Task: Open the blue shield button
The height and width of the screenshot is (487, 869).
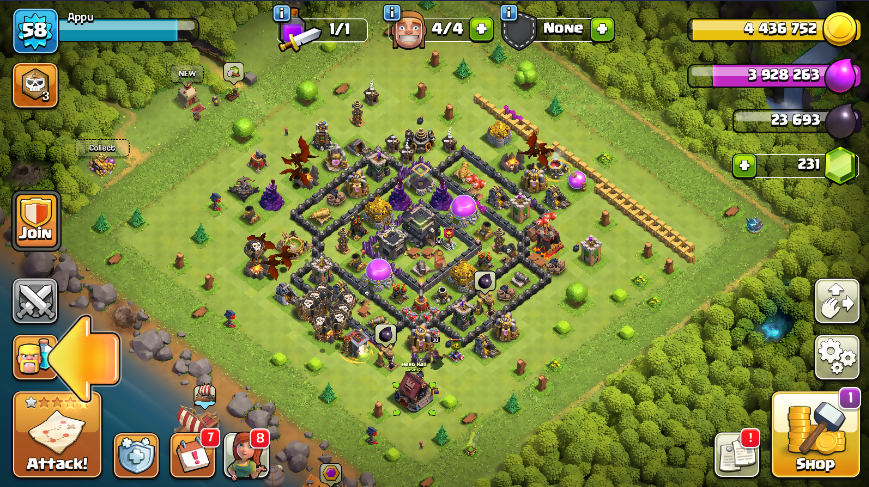Action: (x=136, y=455)
